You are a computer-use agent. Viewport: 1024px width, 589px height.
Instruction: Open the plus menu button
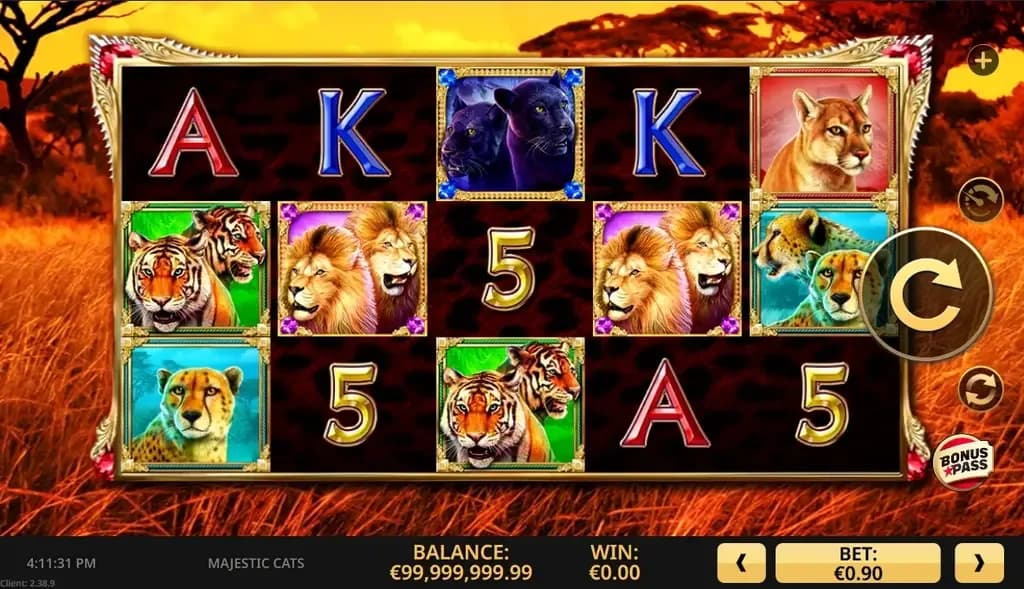tap(984, 60)
